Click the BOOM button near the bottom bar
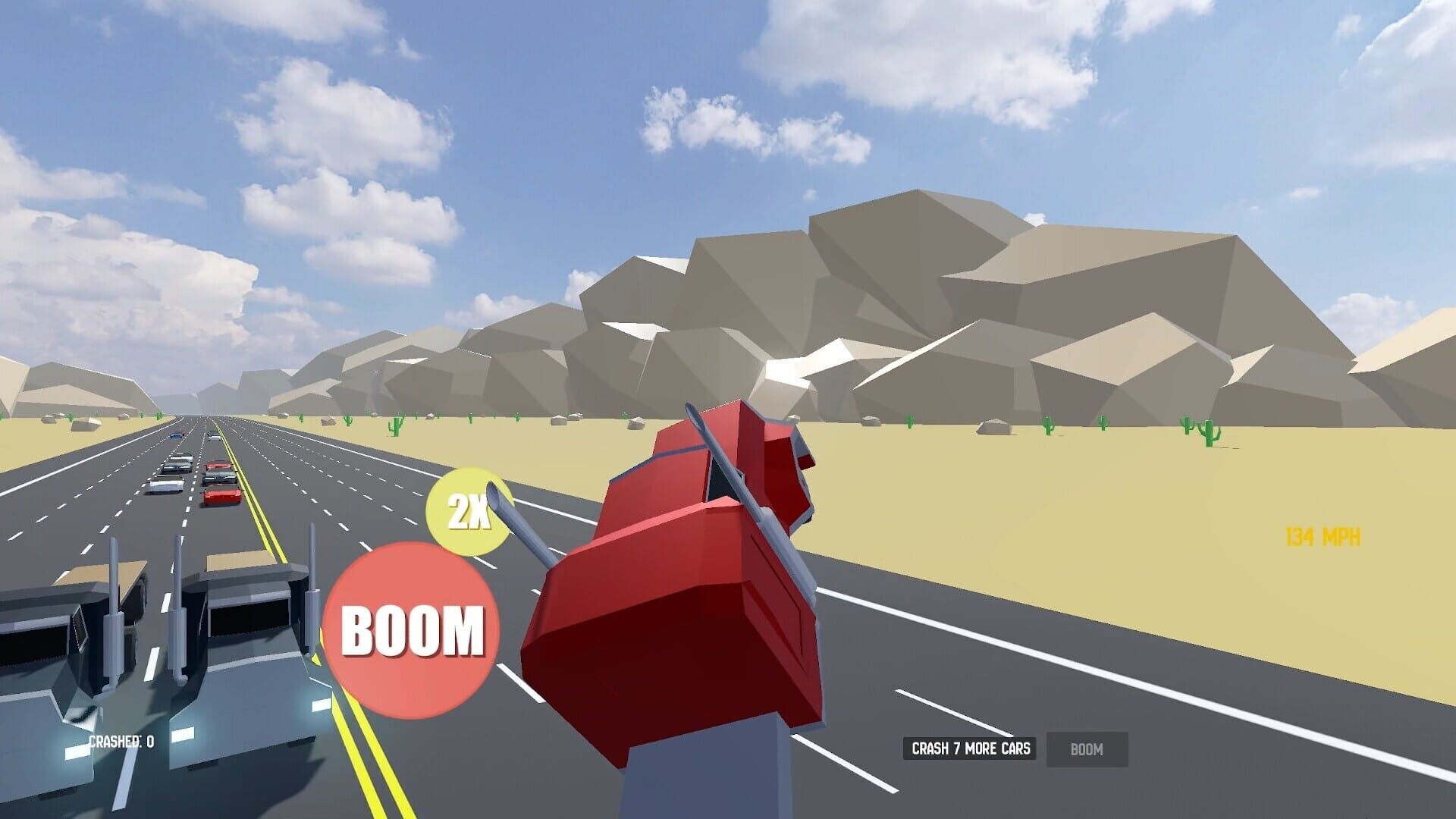Viewport: 1456px width, 819px height. (1087, 749)
